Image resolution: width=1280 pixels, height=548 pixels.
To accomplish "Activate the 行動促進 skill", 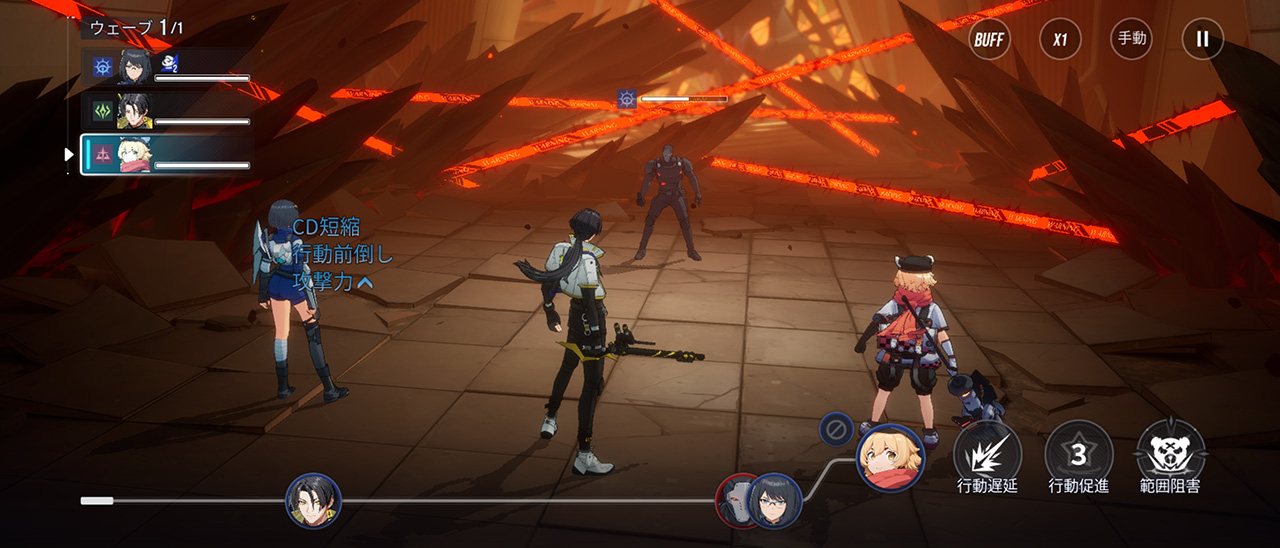I will (x=1078, y=456).
